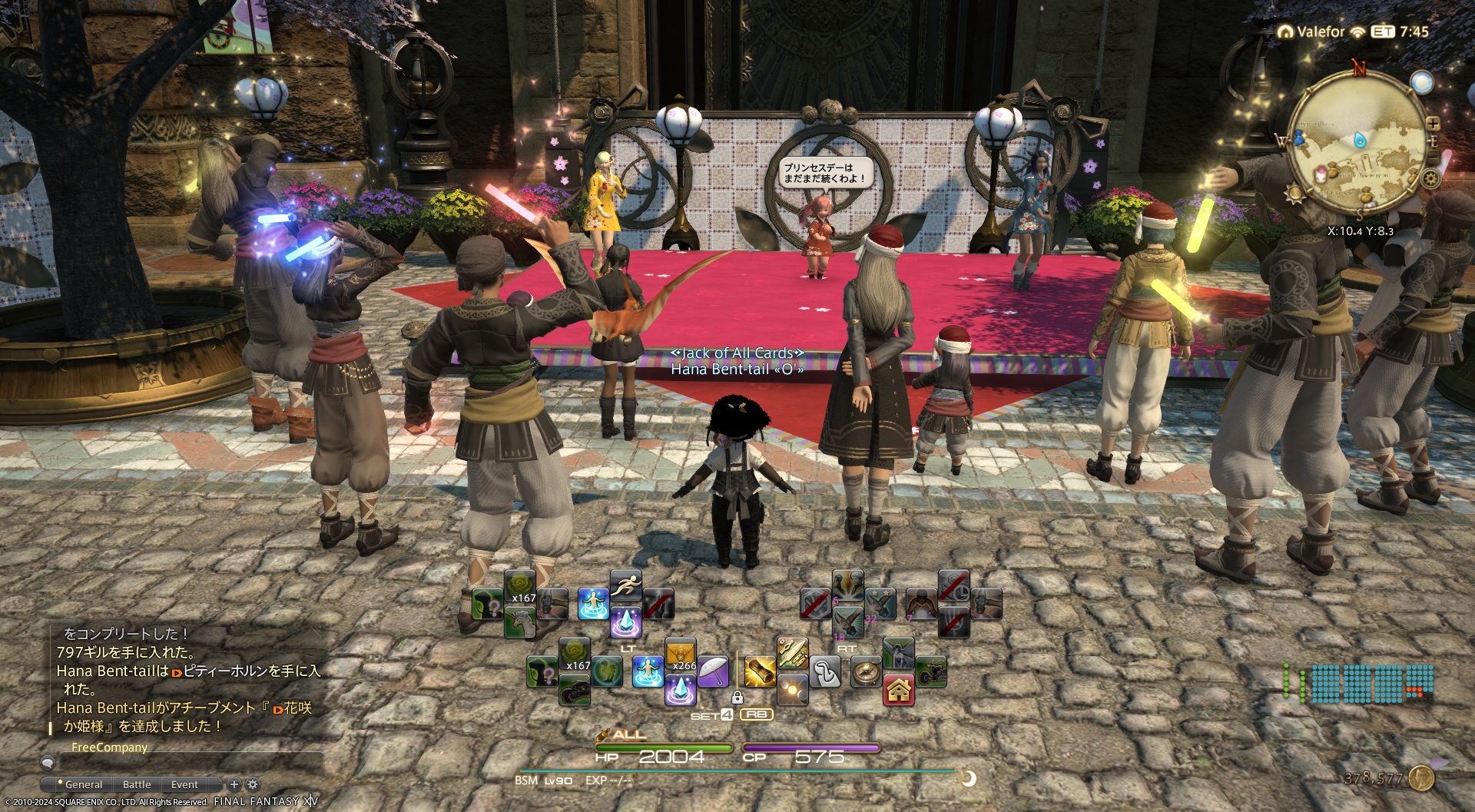Click the brass compass hotbar icon

[x=866, y=672]
